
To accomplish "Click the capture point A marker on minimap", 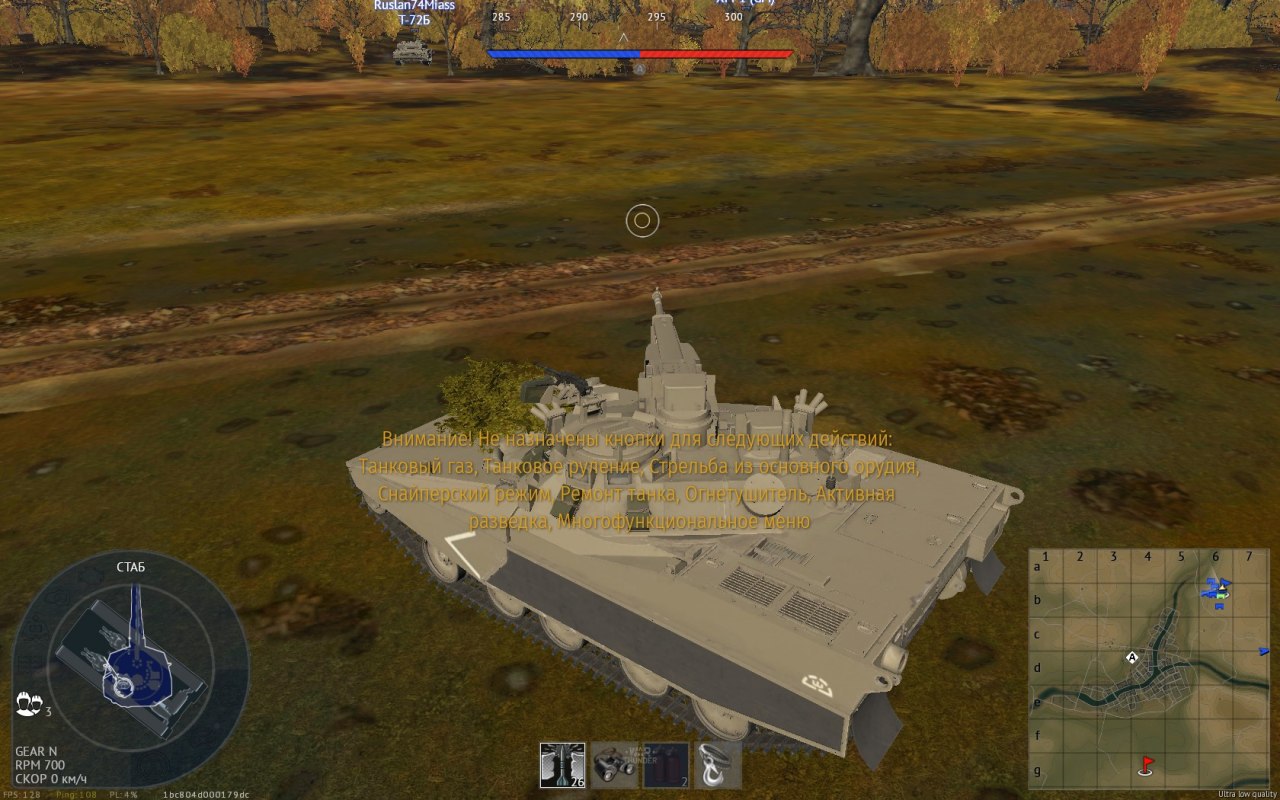I will 1132,657.
